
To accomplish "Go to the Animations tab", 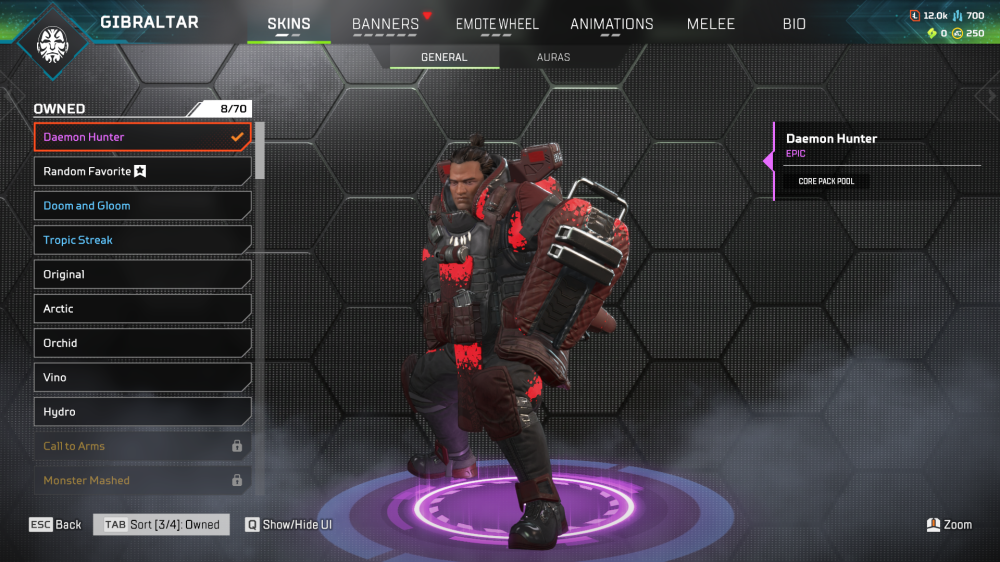I will 611,24.
